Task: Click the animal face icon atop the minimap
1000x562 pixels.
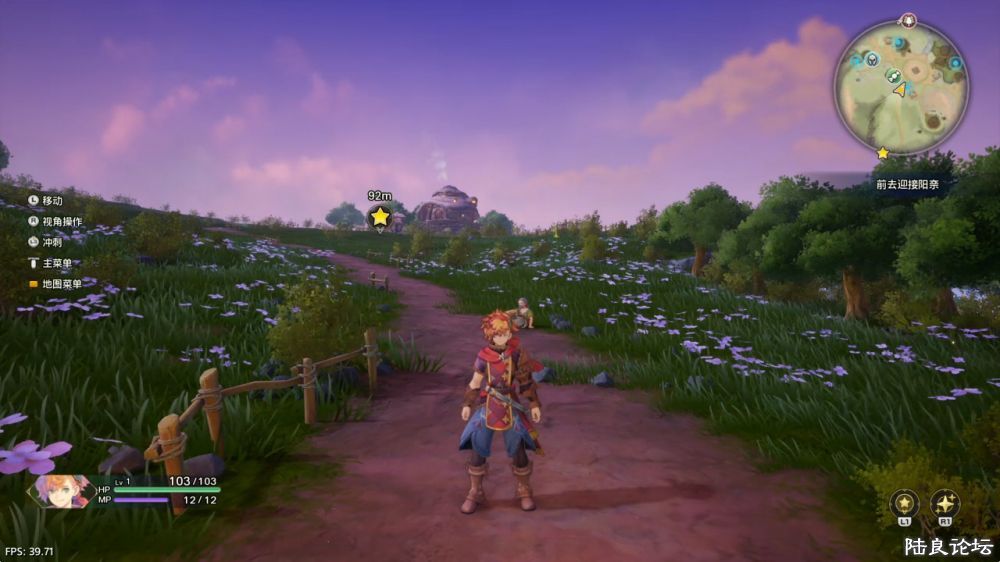Action: [908, 20]
